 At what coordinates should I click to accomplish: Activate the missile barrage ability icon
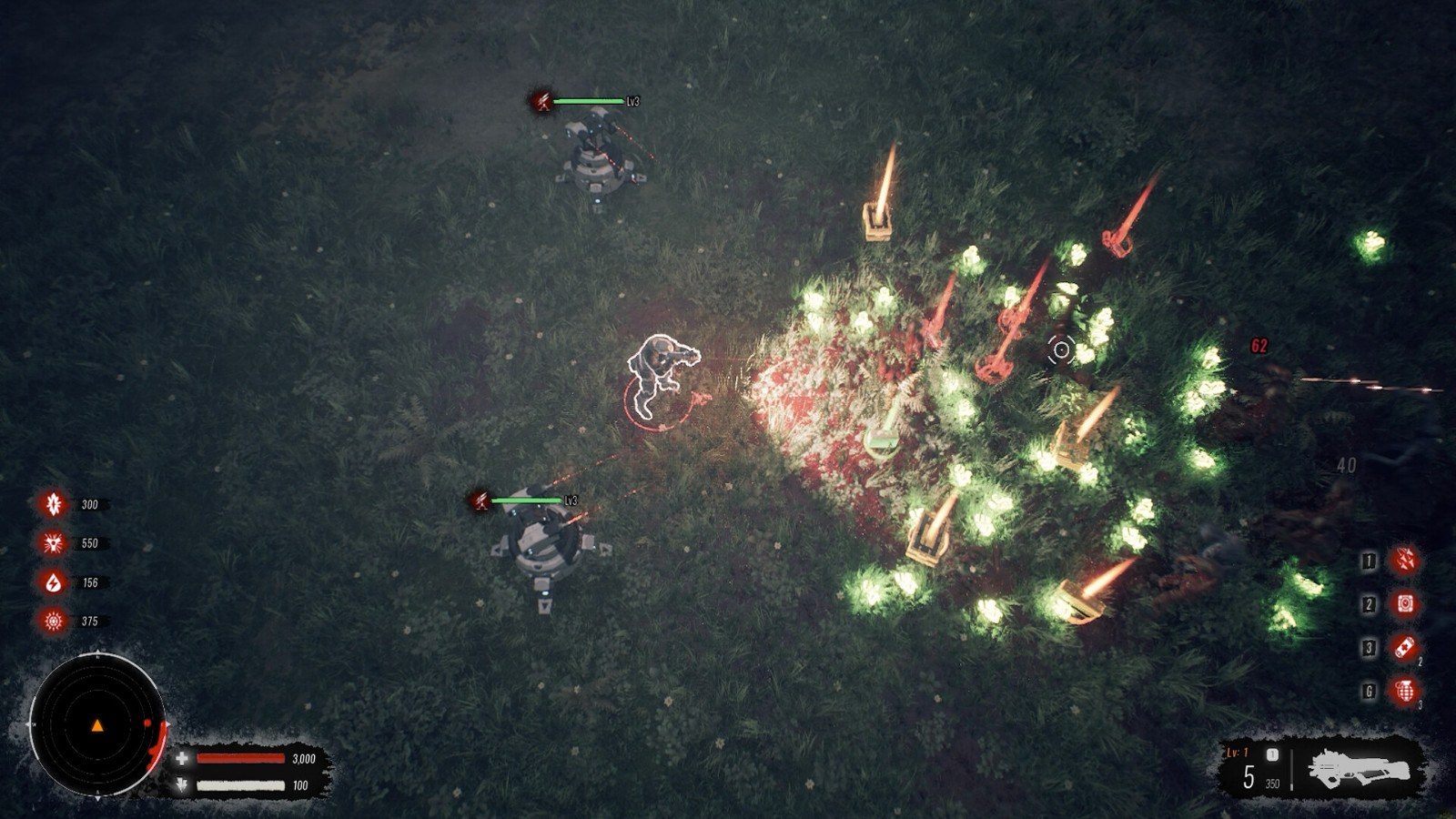coord(1405,561)
